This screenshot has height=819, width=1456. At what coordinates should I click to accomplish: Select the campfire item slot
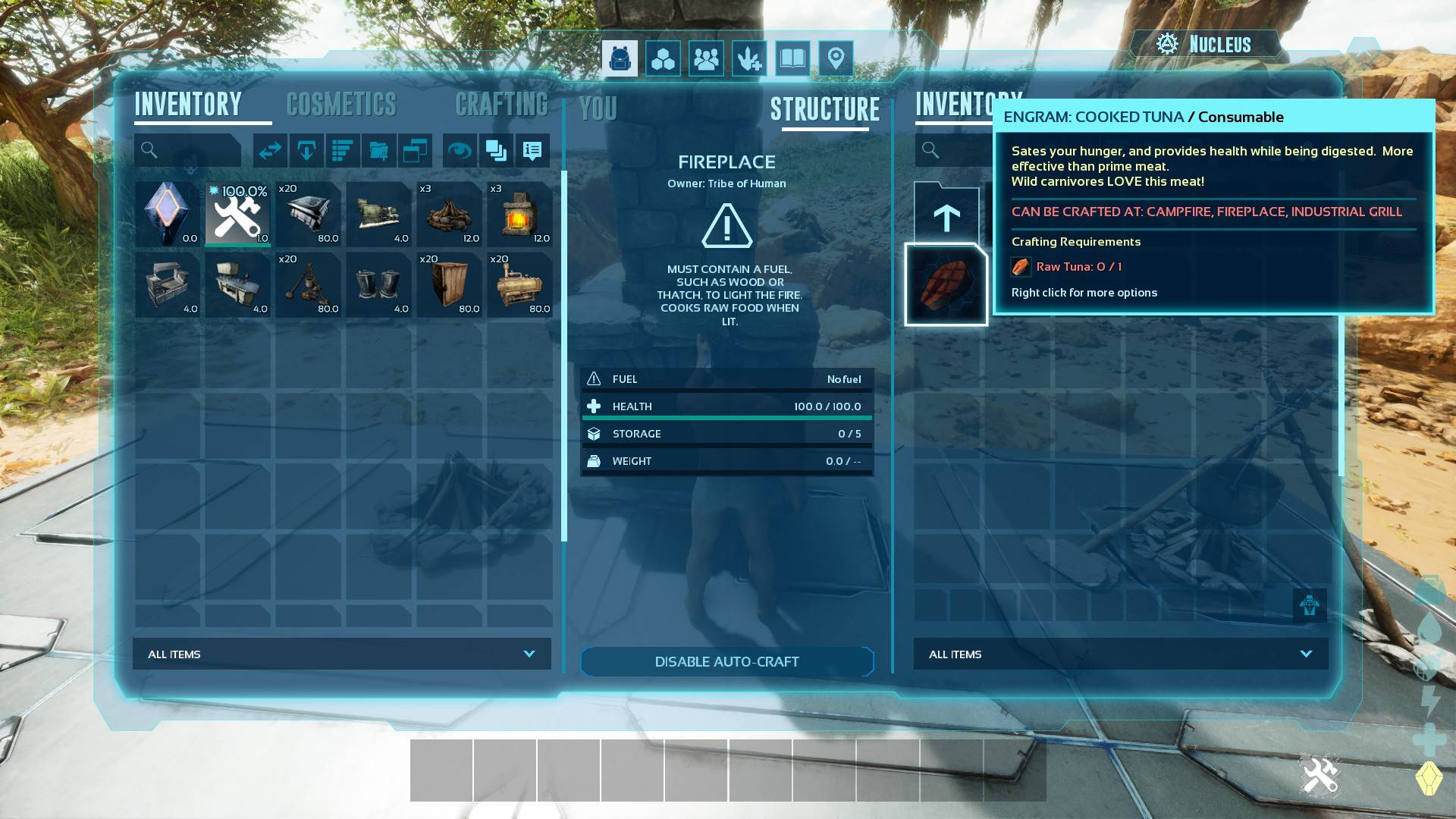click(449, 215)
